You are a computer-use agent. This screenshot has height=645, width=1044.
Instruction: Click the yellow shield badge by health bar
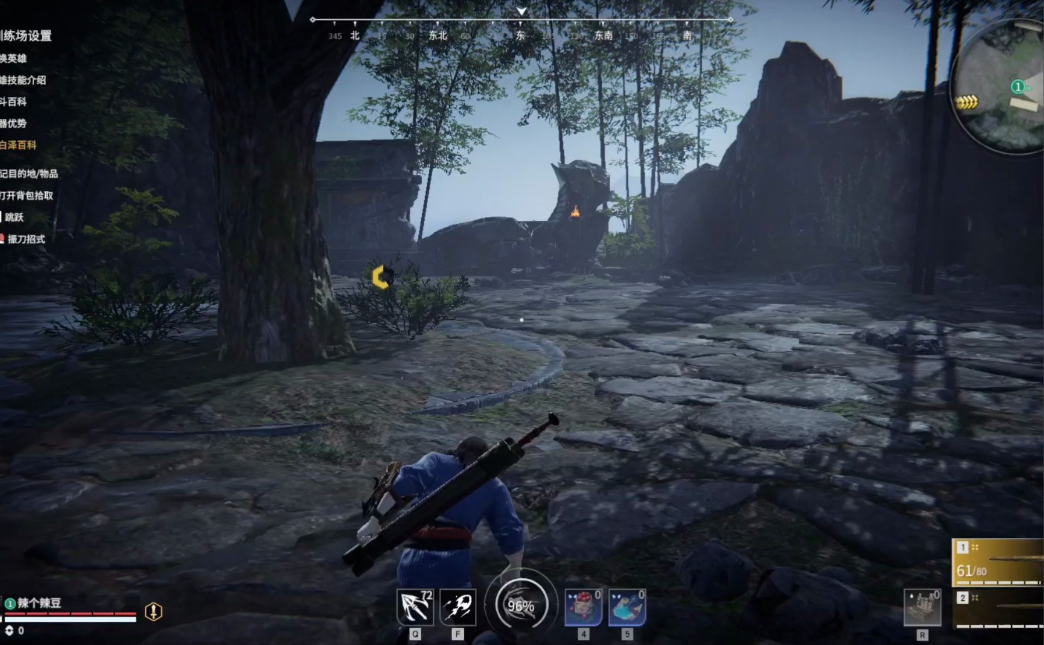pyautogui.click(x=153, y=612)
